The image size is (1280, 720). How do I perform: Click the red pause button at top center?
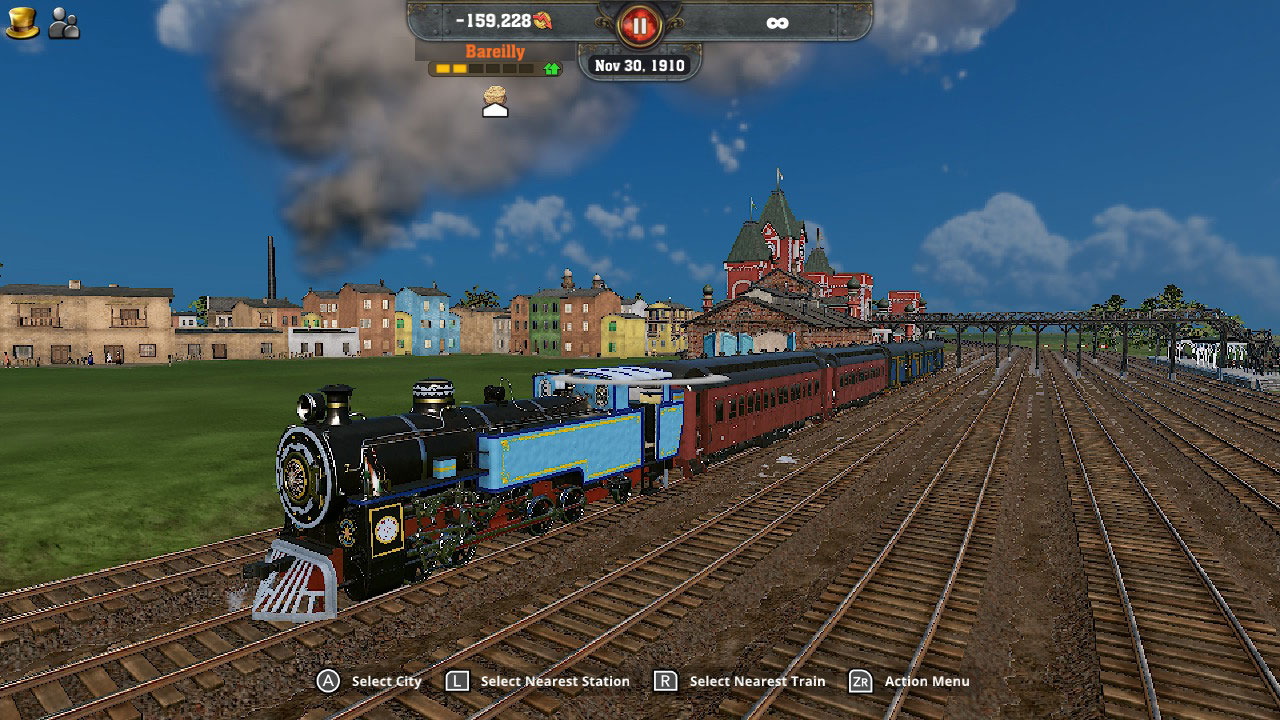click(x=638, y=26)
